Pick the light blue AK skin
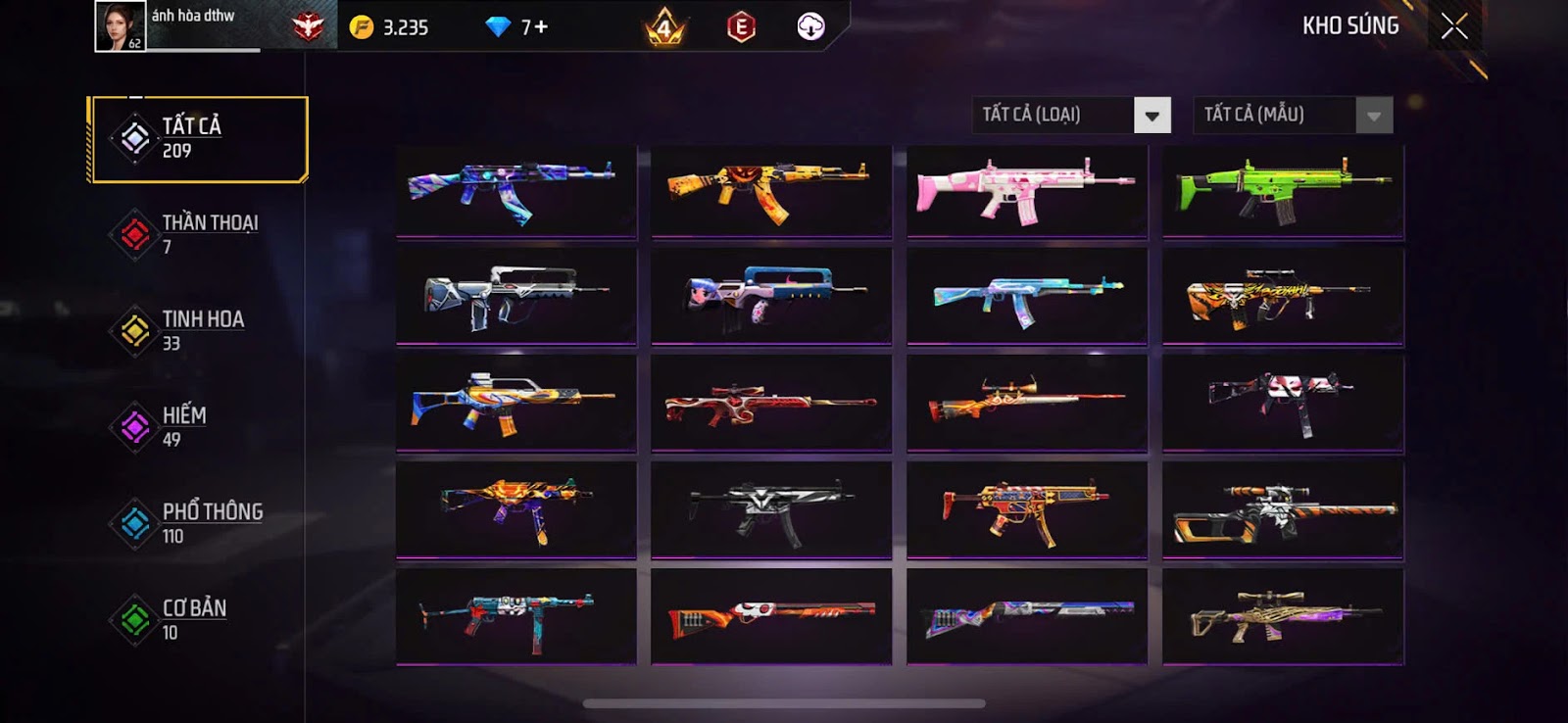 1027,296
